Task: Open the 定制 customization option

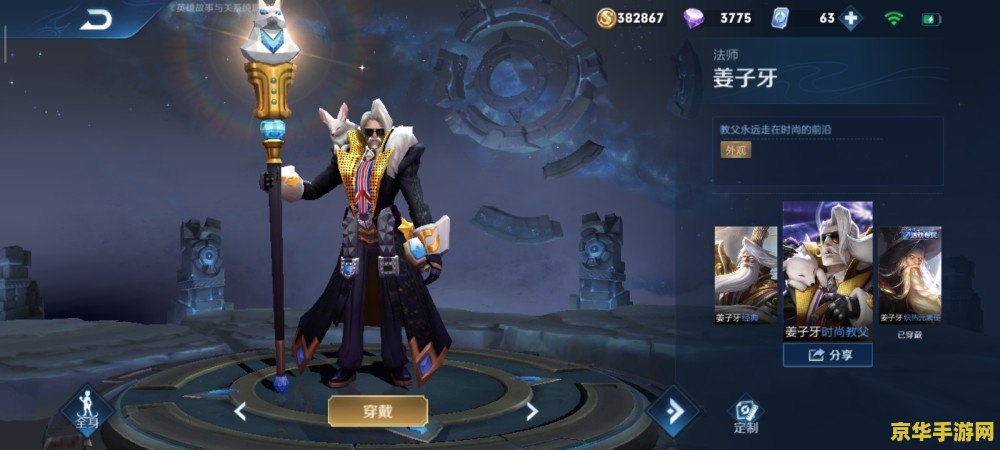Action: pos(745,415)
